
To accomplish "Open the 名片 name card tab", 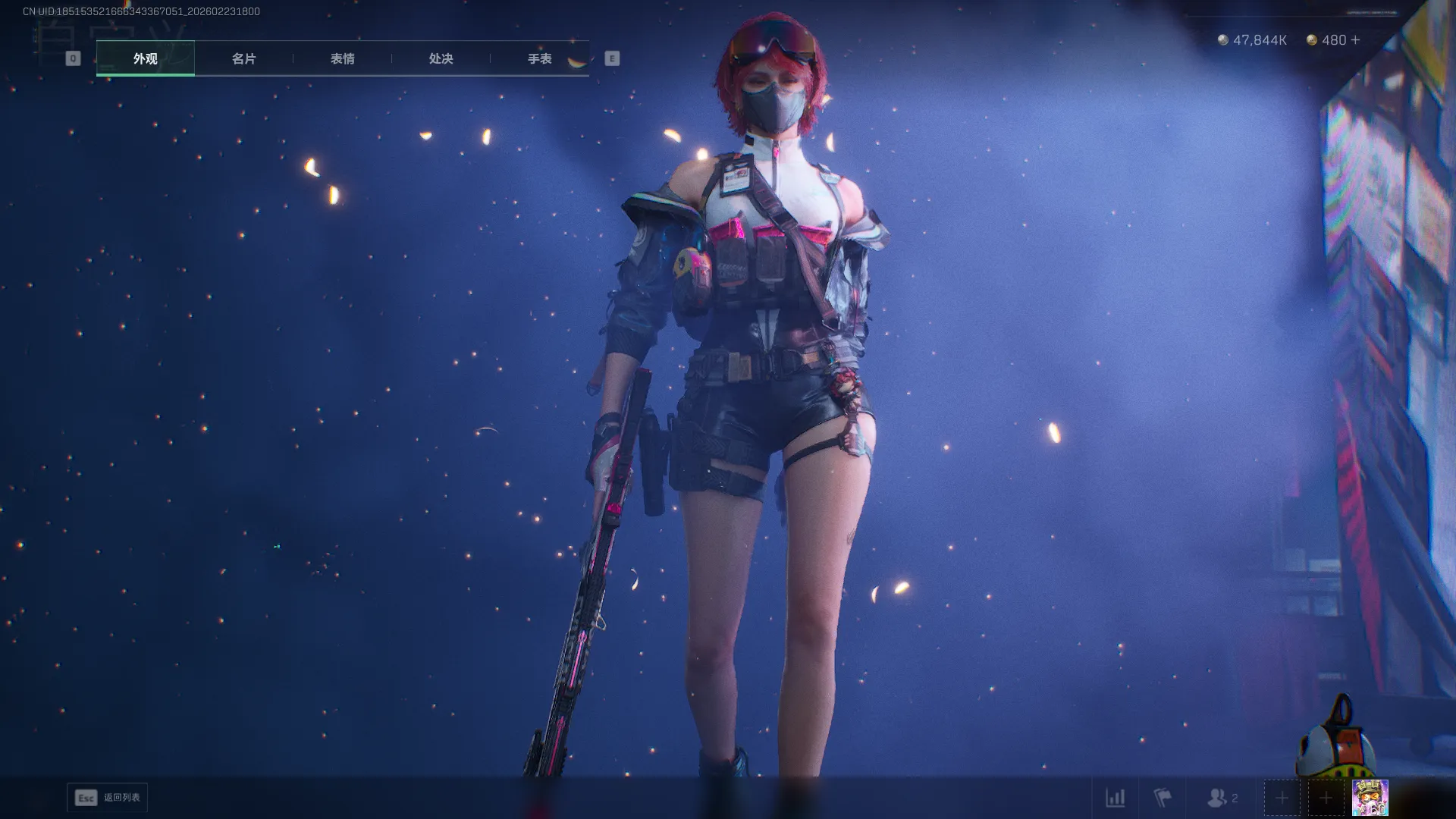I will [243, 58].
